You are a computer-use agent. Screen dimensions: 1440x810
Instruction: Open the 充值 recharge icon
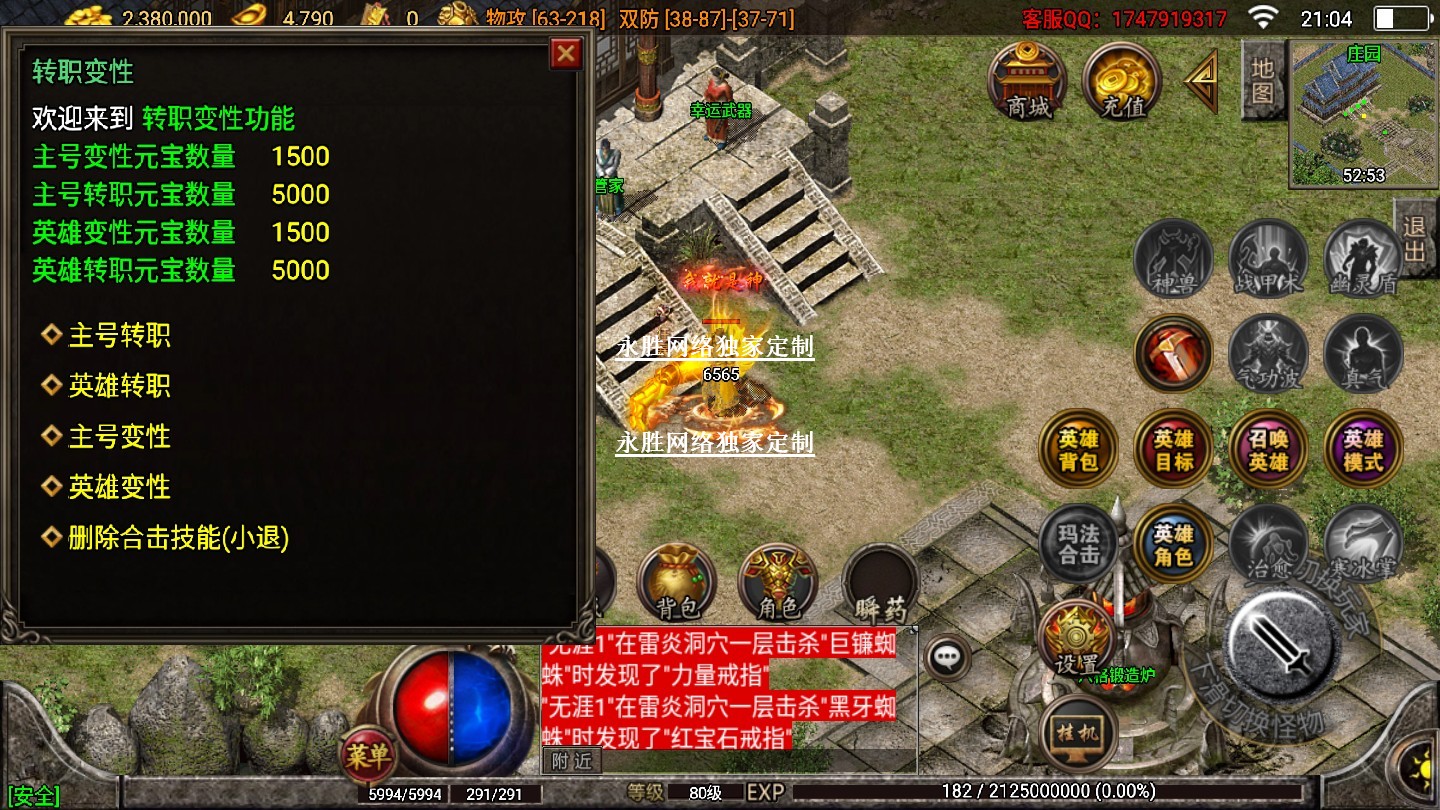tap(1122, 80)
